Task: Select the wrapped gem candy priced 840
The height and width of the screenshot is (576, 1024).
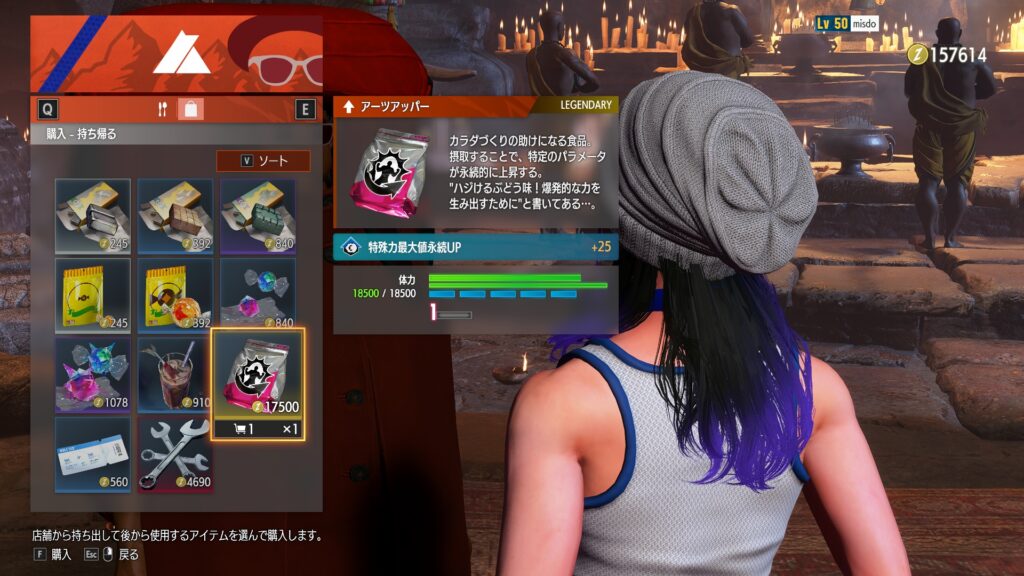Action: pos(258,295)
